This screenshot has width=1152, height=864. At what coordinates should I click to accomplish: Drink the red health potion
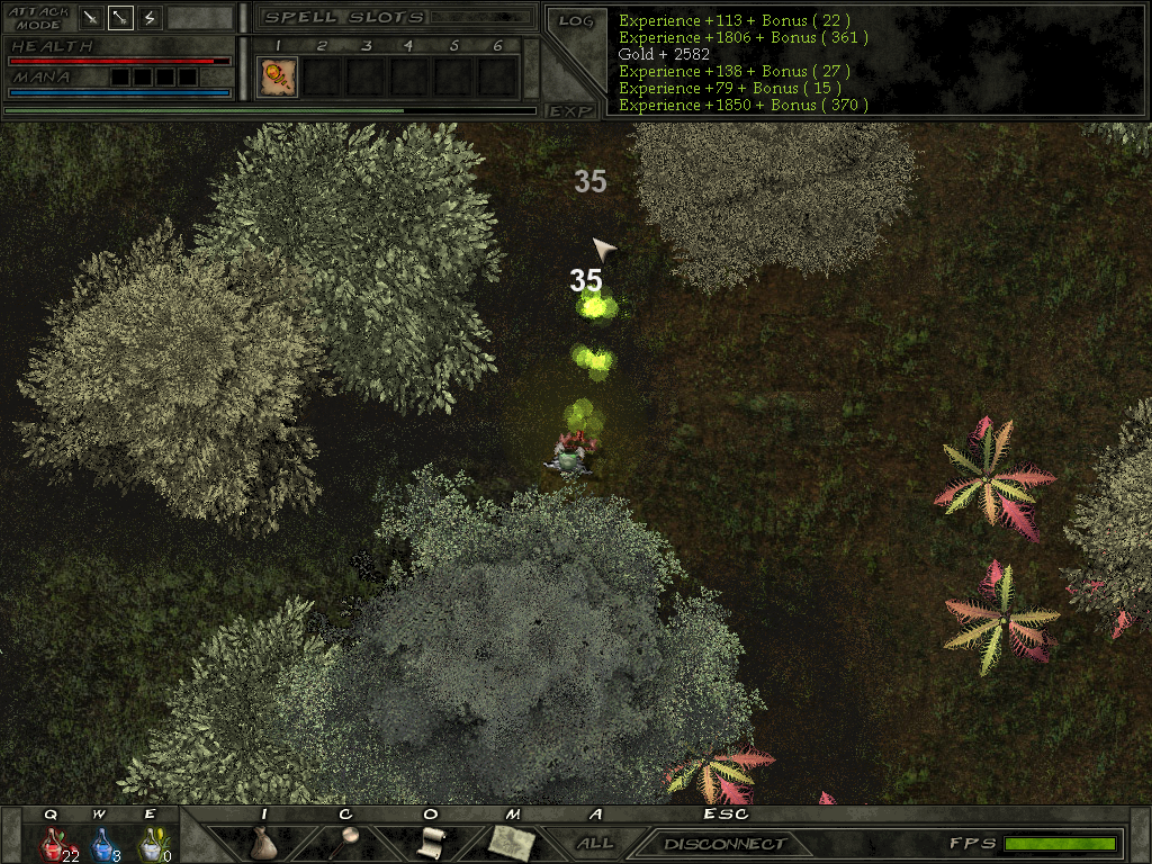coord(55,844)
